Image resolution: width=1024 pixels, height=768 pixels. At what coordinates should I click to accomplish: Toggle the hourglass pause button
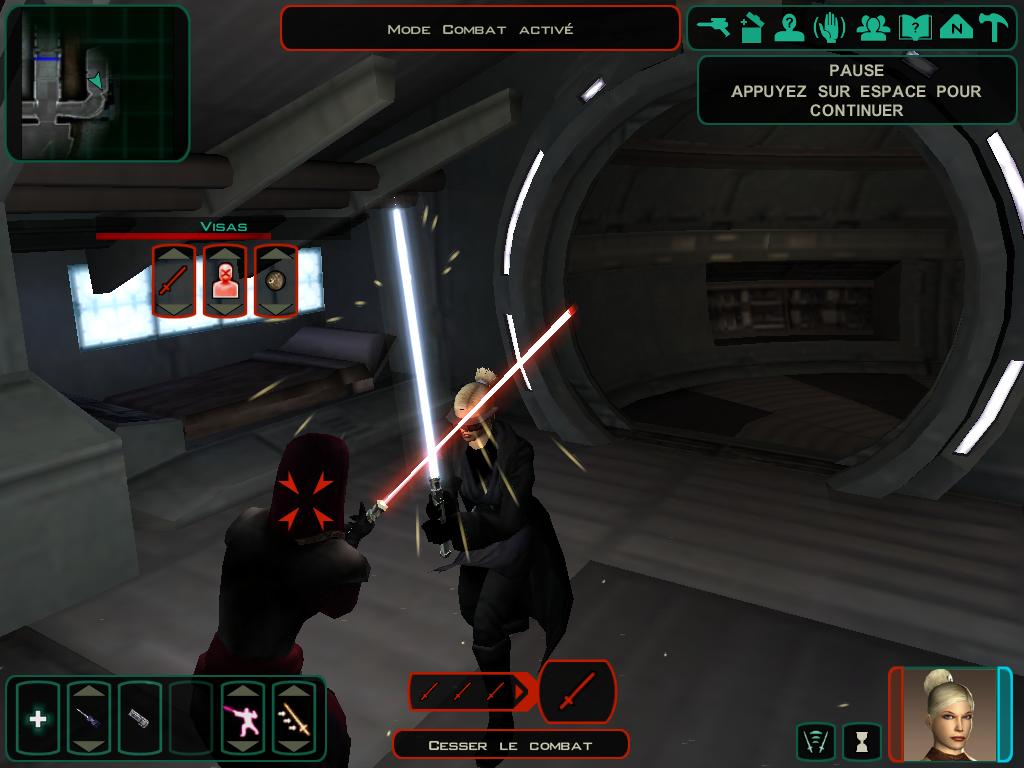pyautogui.click(x=862, y=741)
